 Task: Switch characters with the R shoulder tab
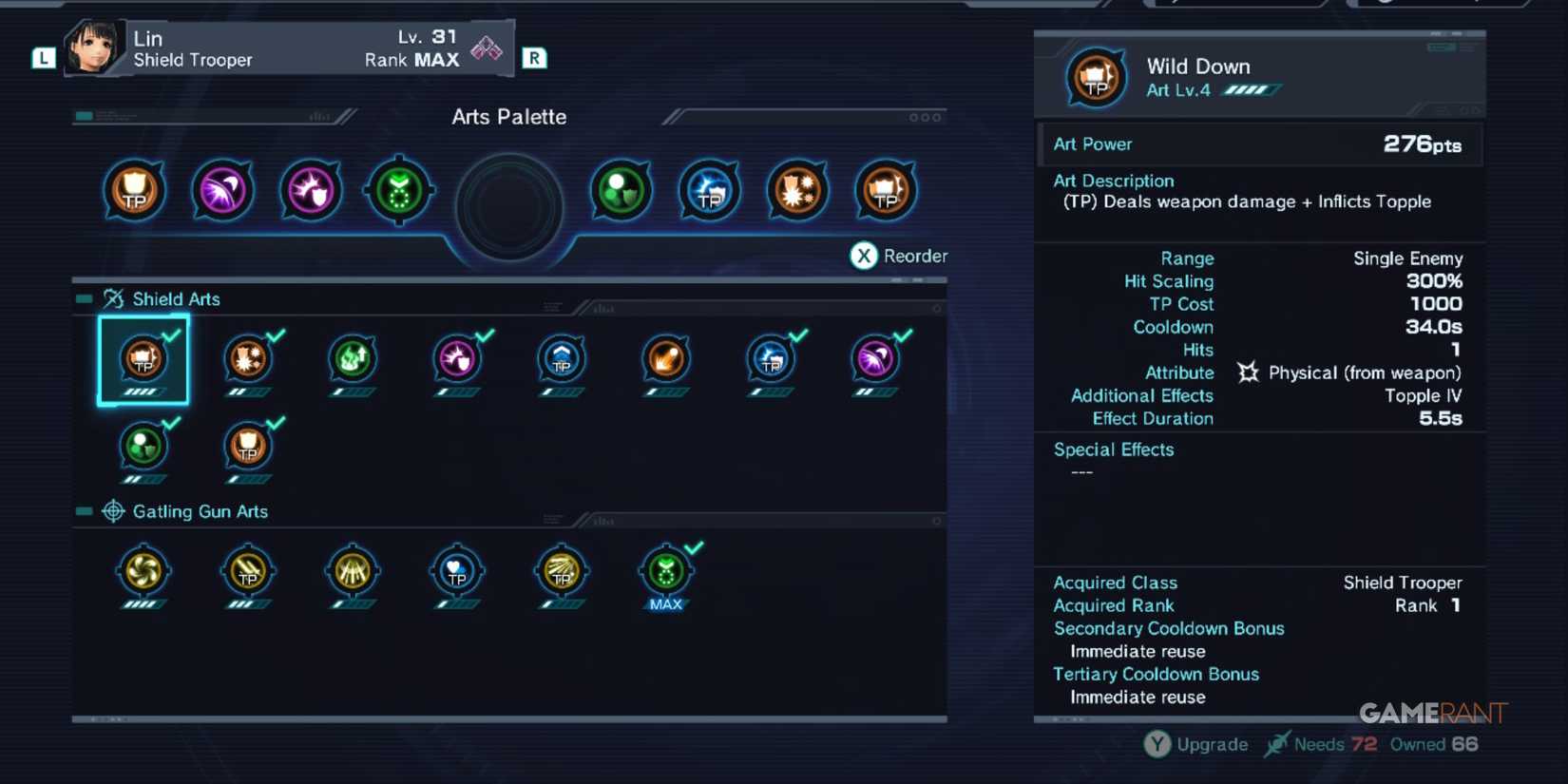(533, 57)
